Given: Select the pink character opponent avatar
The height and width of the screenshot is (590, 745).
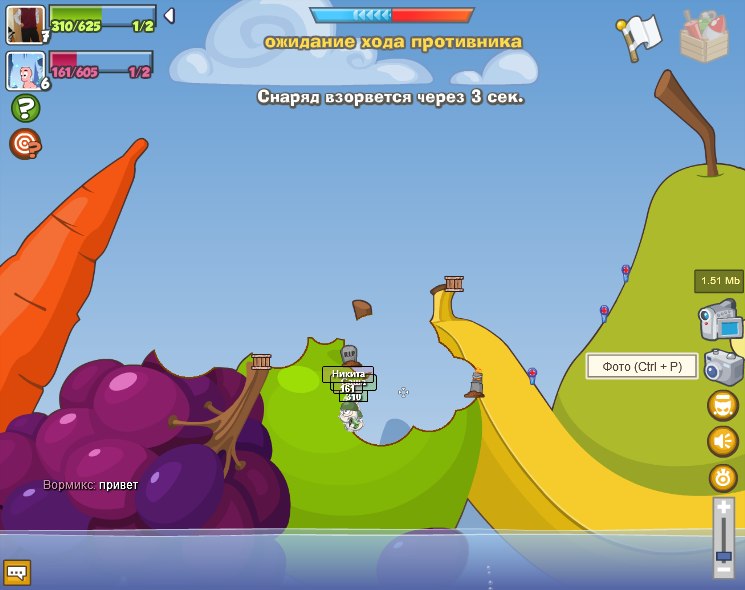Looking at the screenshot, I should (25, 70).
